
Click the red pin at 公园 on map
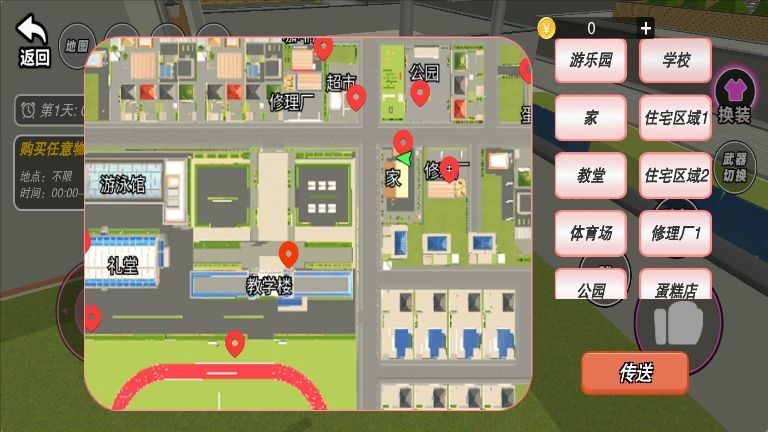420,94
